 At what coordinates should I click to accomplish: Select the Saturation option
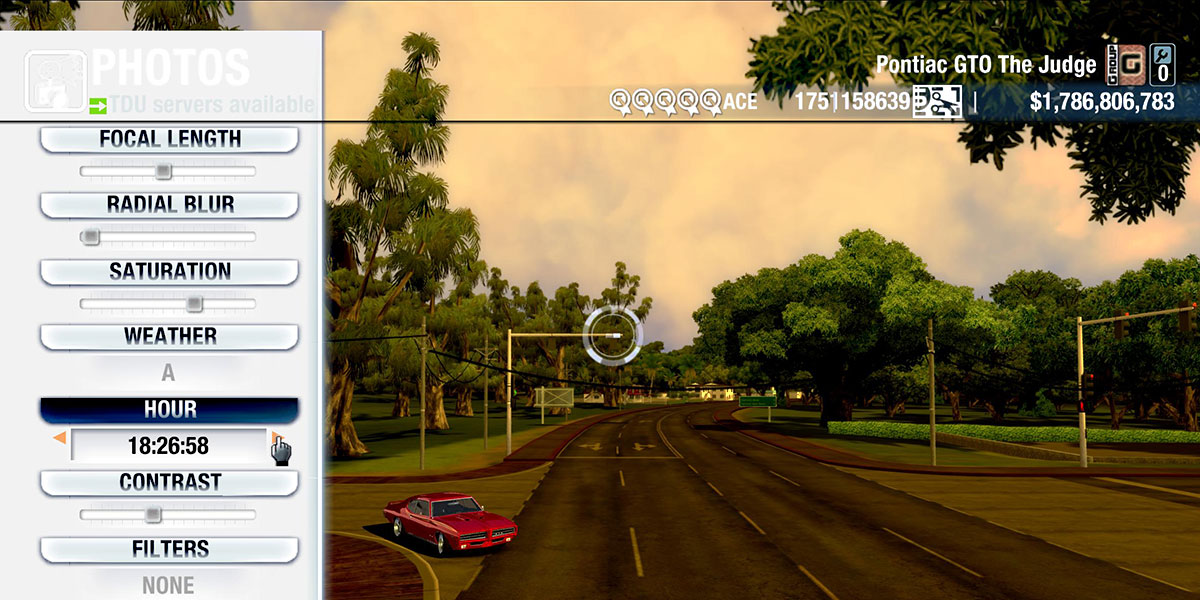(169, 272)
